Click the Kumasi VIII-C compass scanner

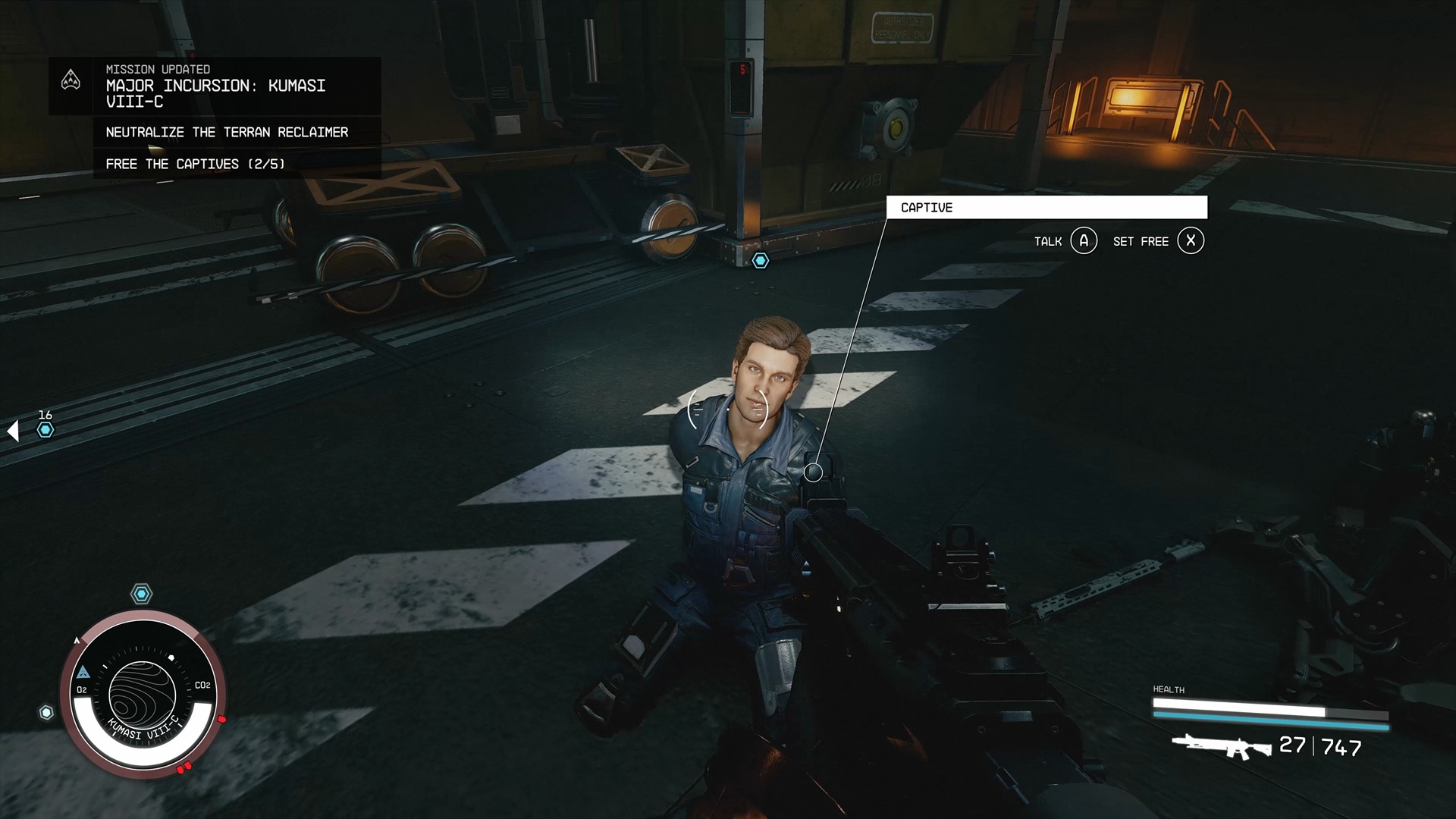(x=143, y=694)
